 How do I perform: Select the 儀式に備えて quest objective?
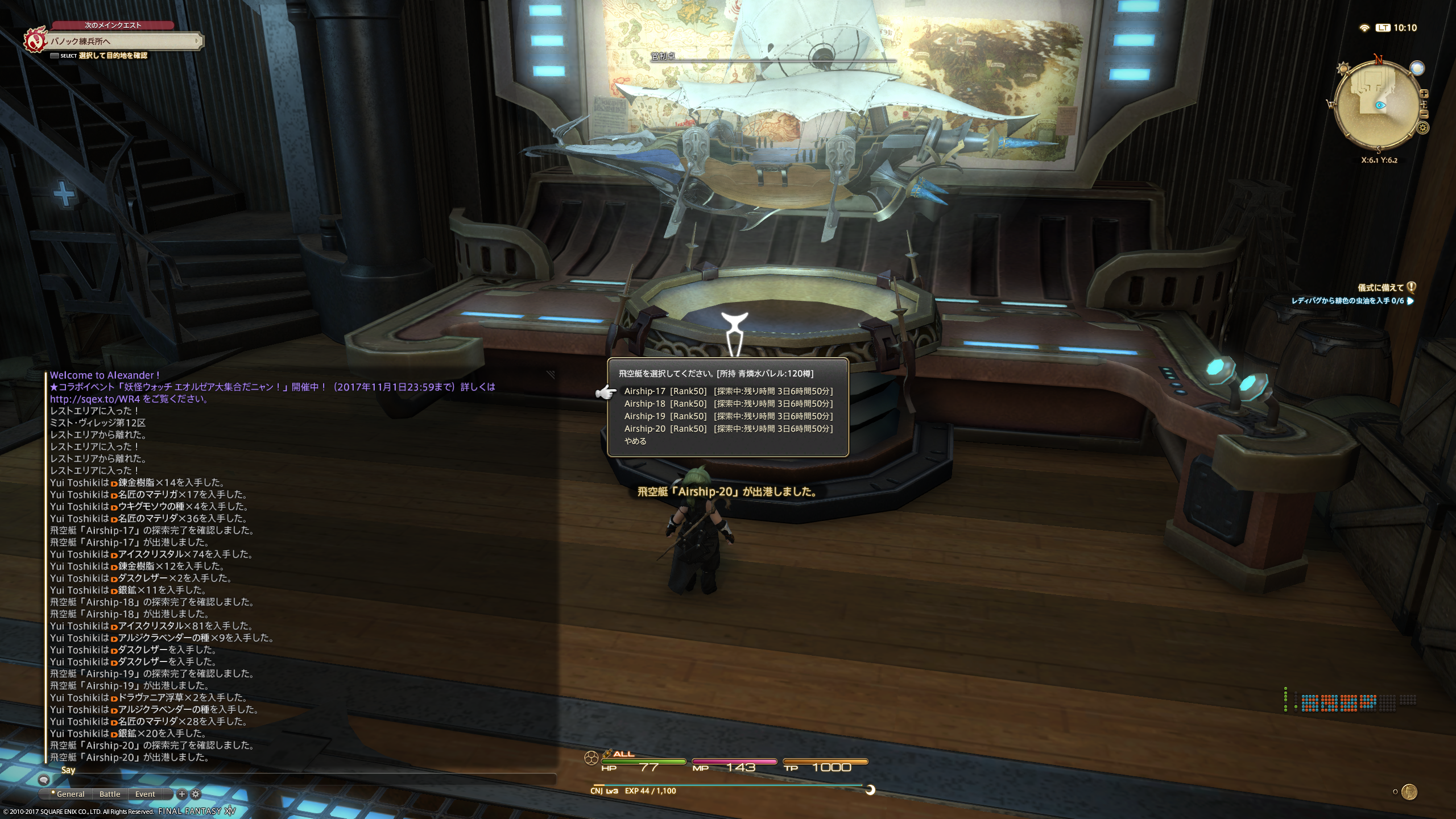click(1380, 288)
